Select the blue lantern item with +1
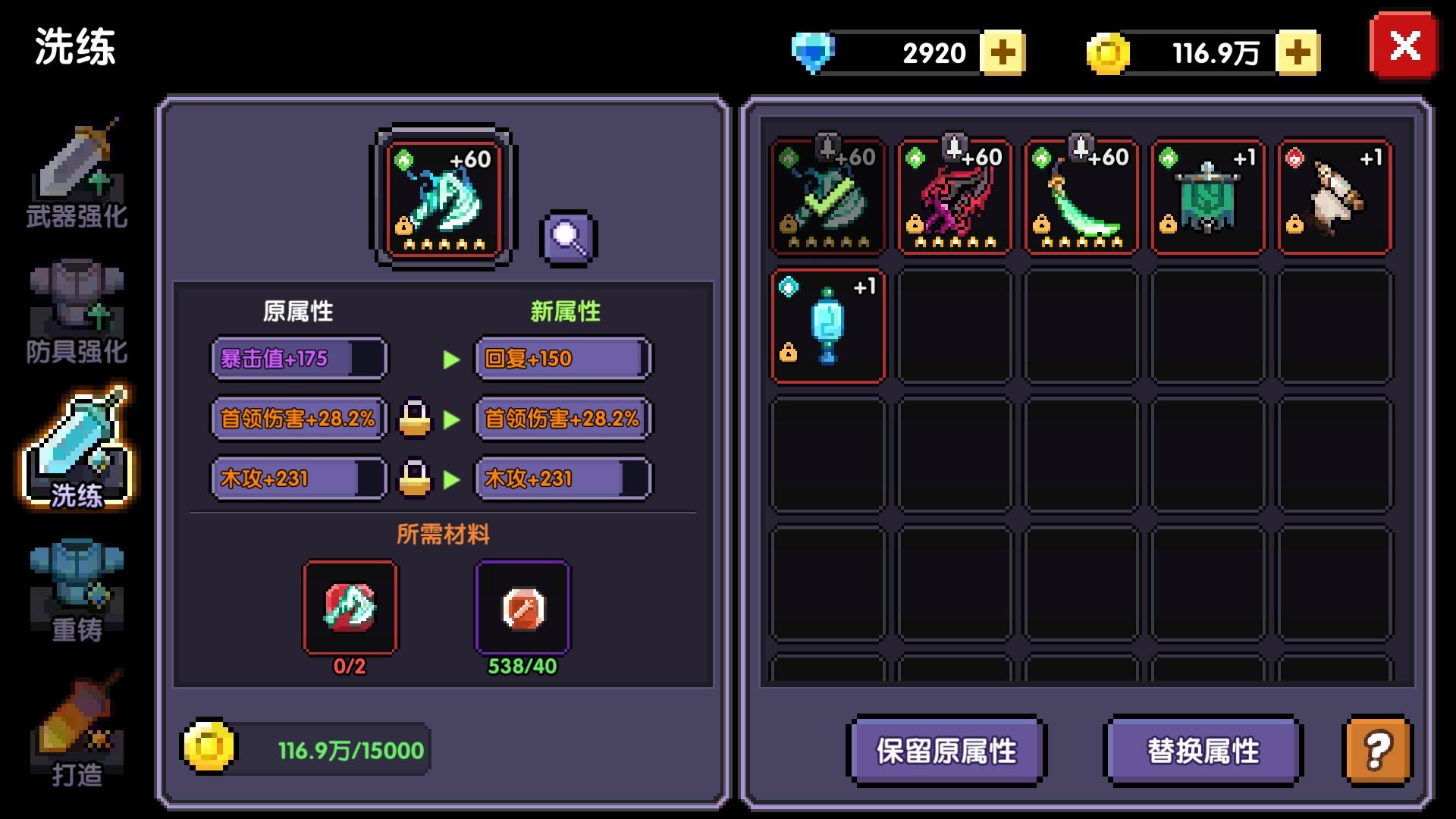Viewport: 1456px width, 819px height. click(x=827, y=326)
